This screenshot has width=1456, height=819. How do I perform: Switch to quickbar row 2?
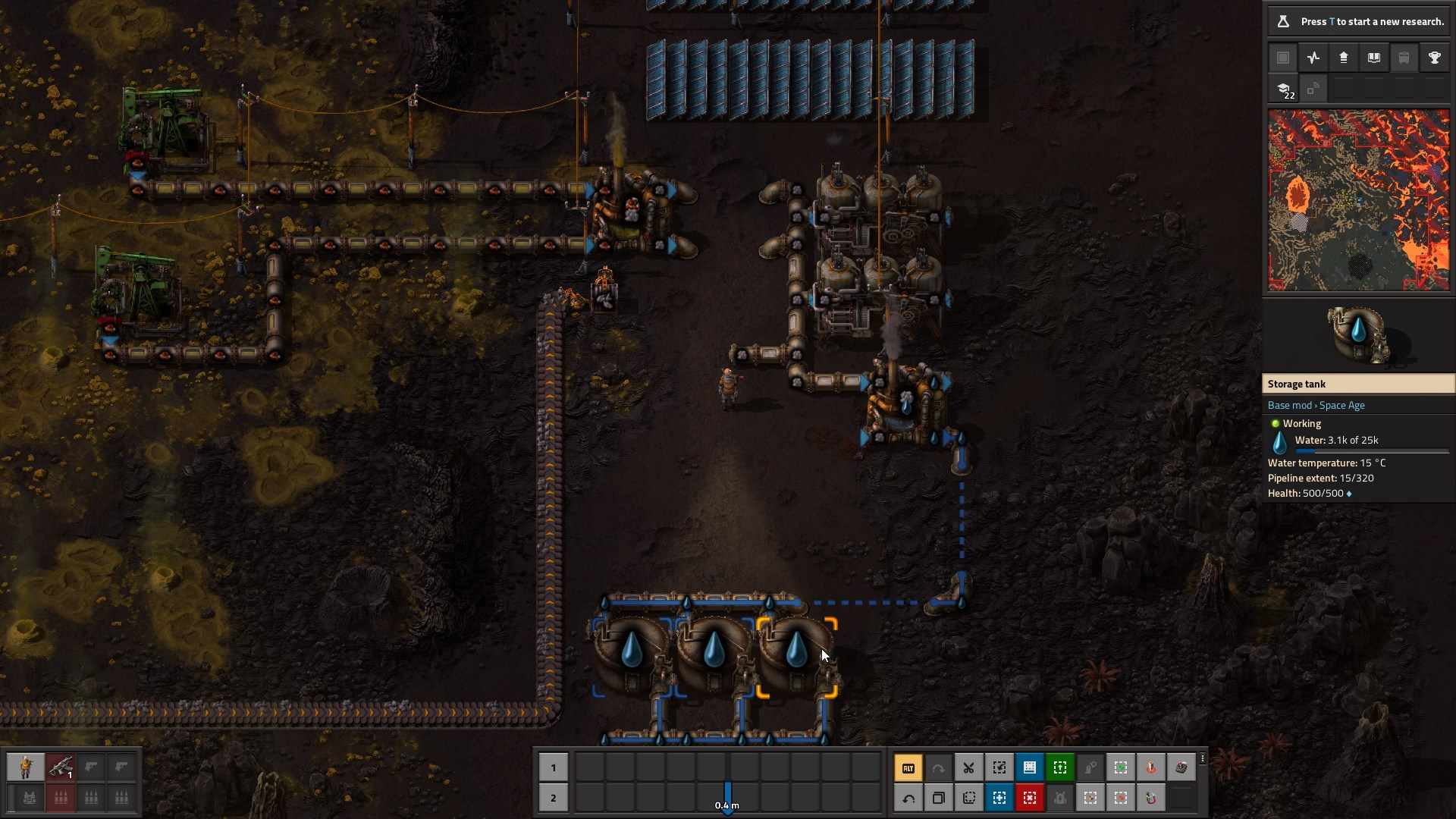click(554, 798)
